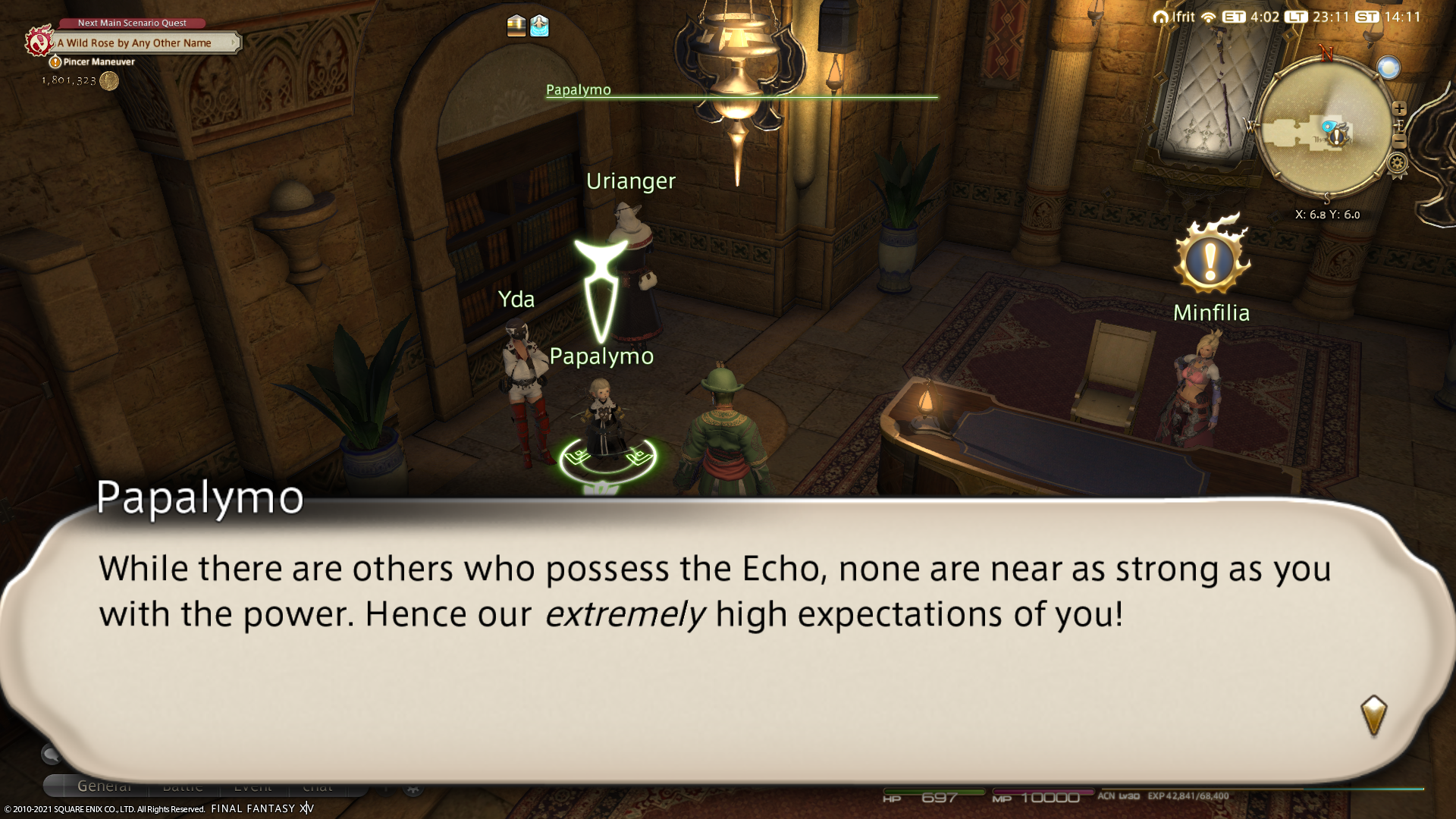Click the Papalymo target bar name
1456x819 pixels.
pyautogui.click(x=578, y=89)
